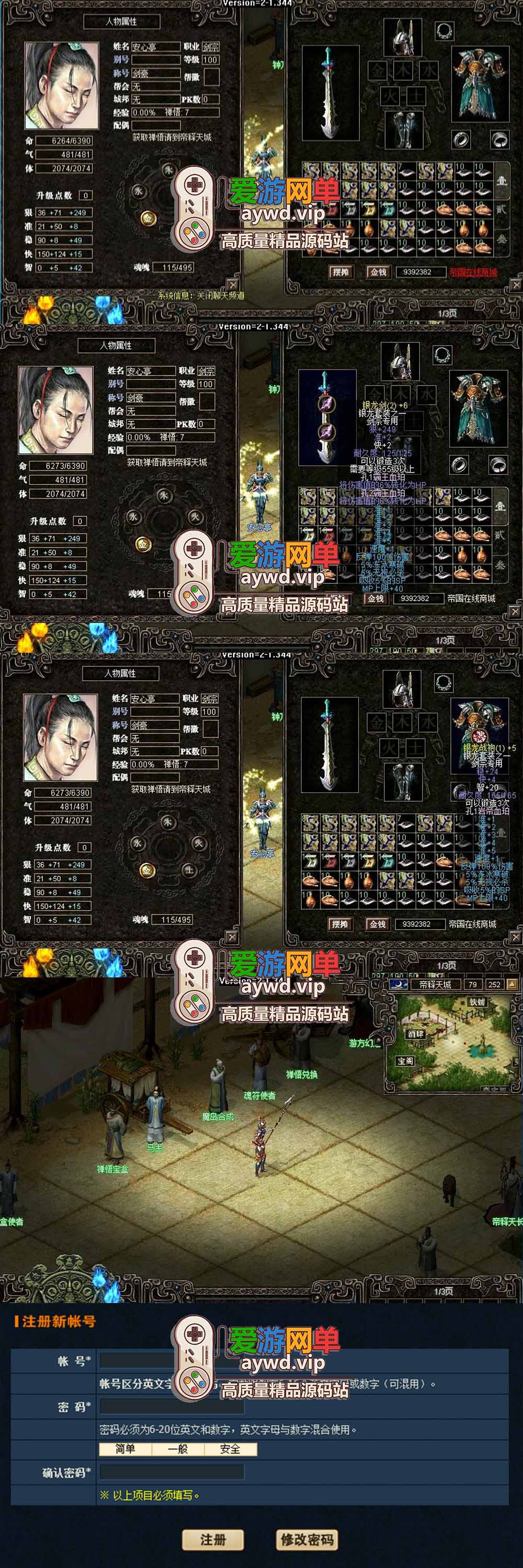
Task: Toggle the minimap's triangle collapse button
Action: (511, 984)
